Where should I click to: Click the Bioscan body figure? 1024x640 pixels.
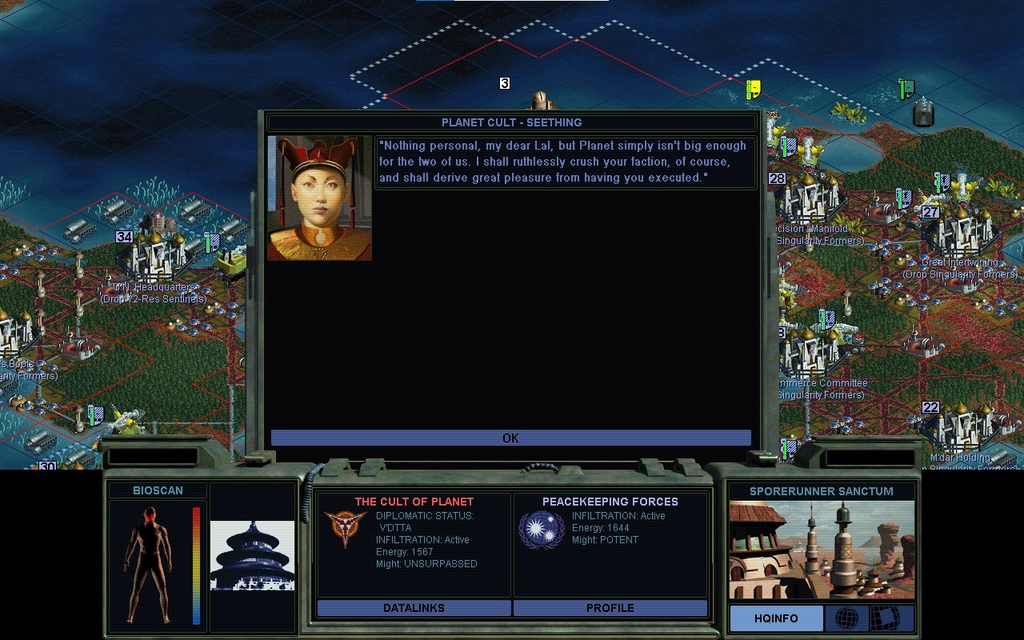click(148, 563)
